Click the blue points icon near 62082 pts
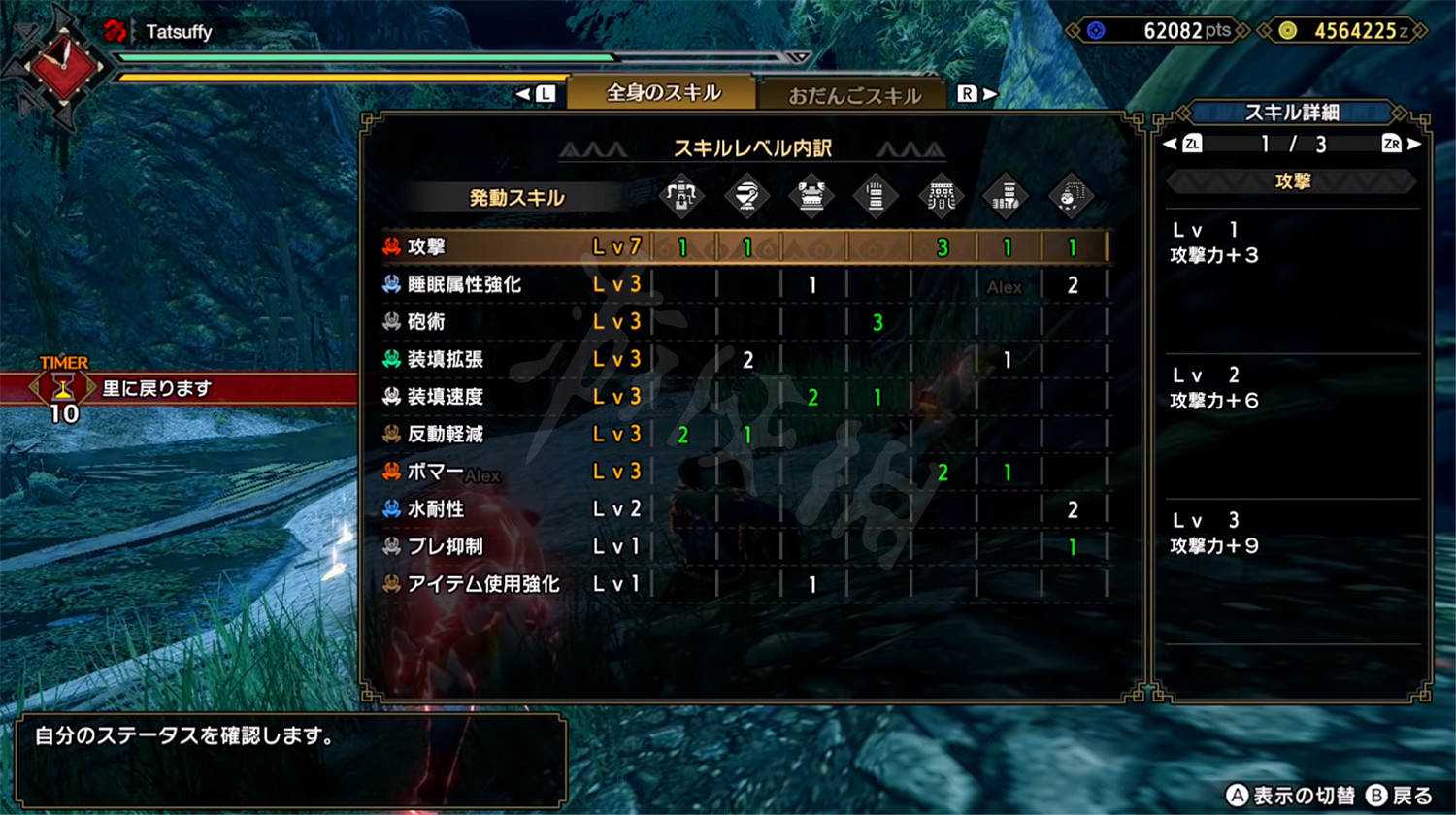The image size is (1456, 815). point(1096,30)
